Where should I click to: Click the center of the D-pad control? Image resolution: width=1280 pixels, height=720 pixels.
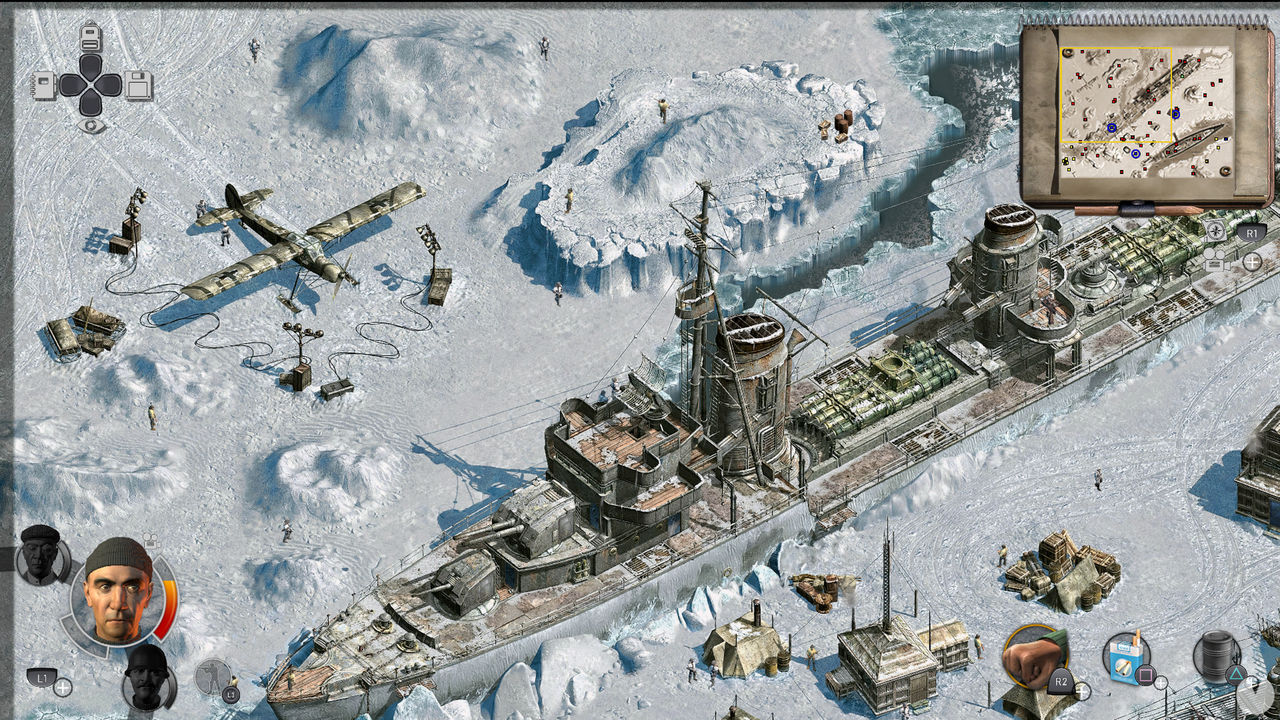click(x=92, y=85)
